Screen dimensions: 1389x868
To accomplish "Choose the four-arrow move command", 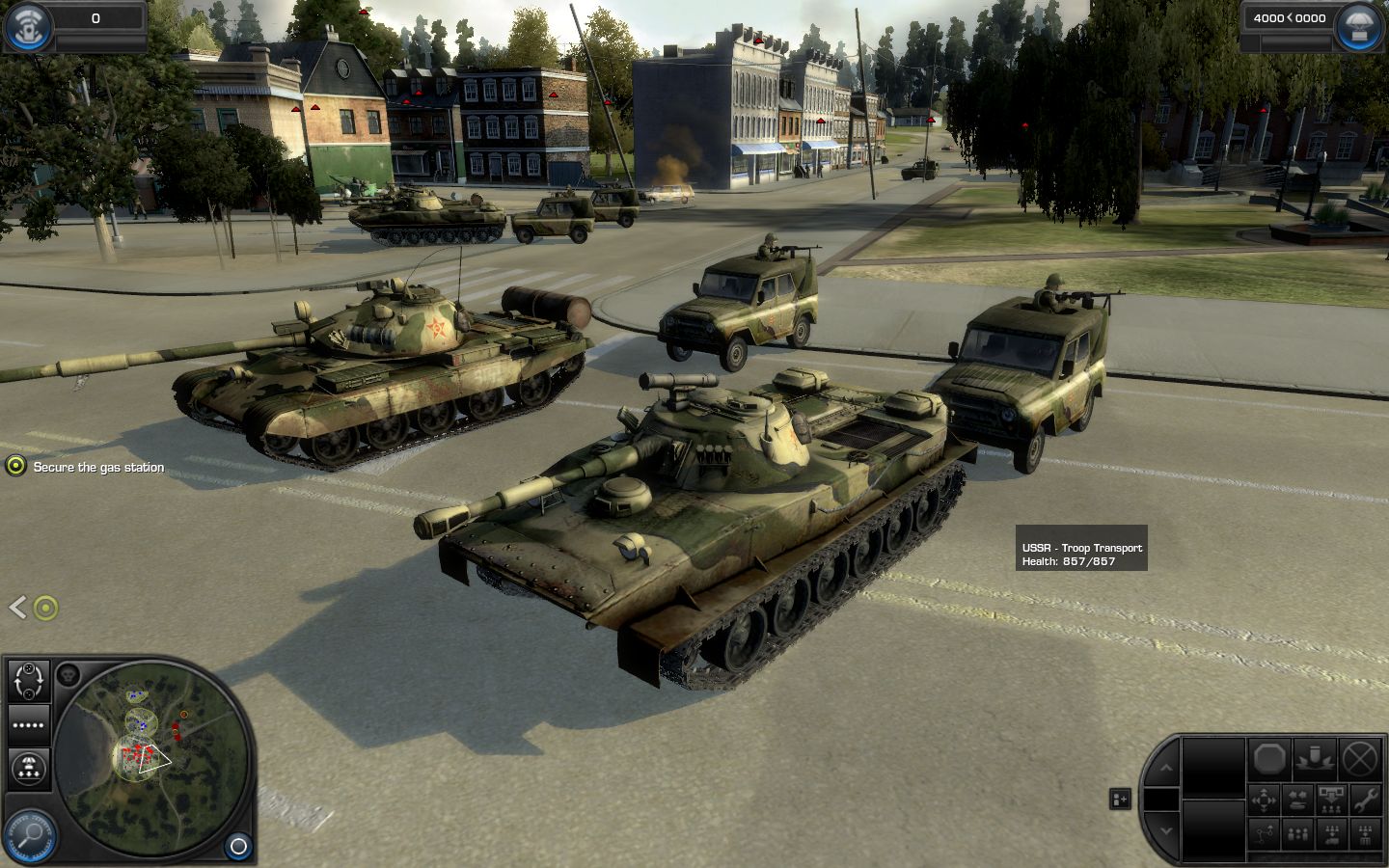I will point(1265,799).
